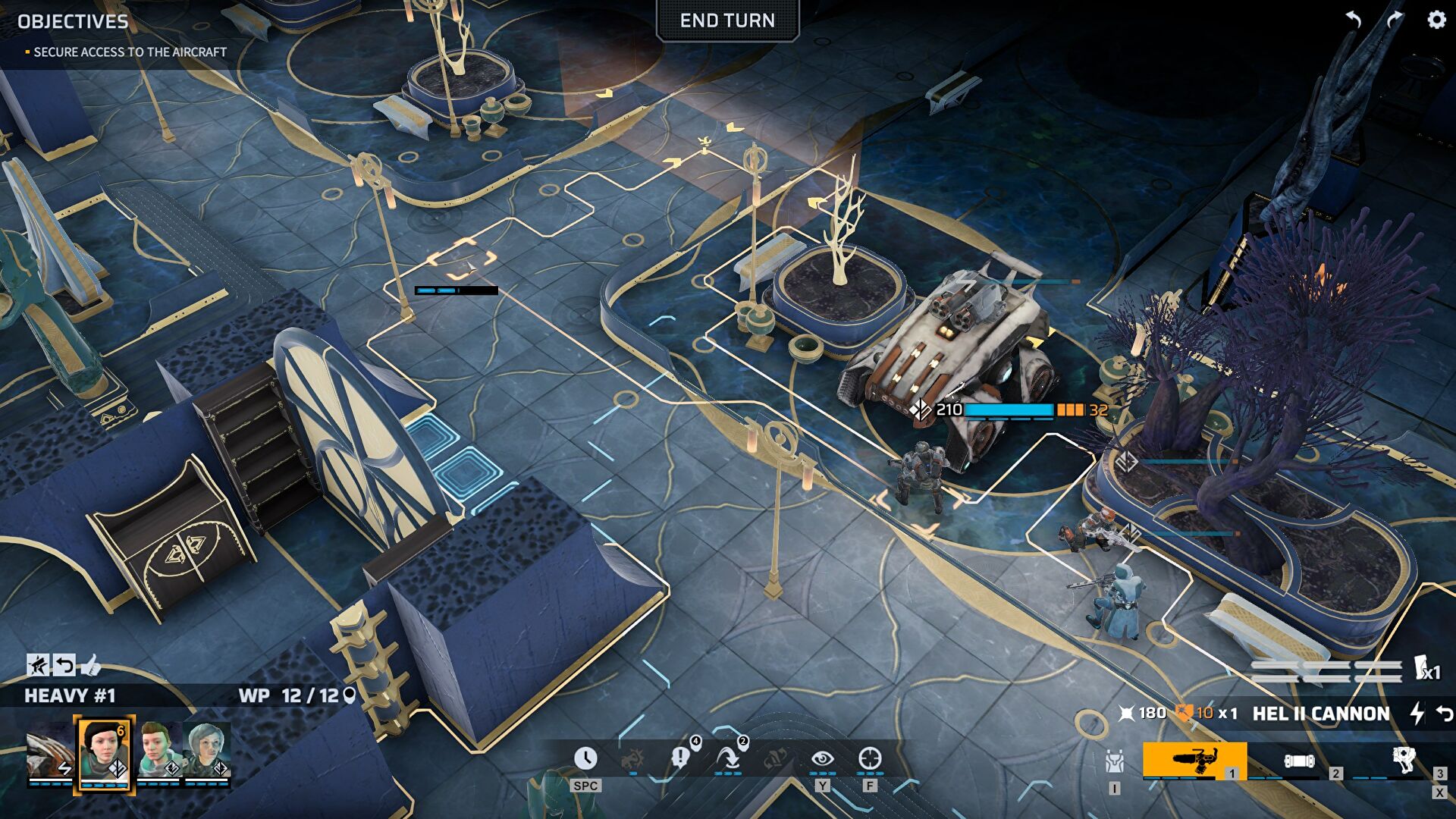Activate the clock-shaped wait ability

pos(585,758)
